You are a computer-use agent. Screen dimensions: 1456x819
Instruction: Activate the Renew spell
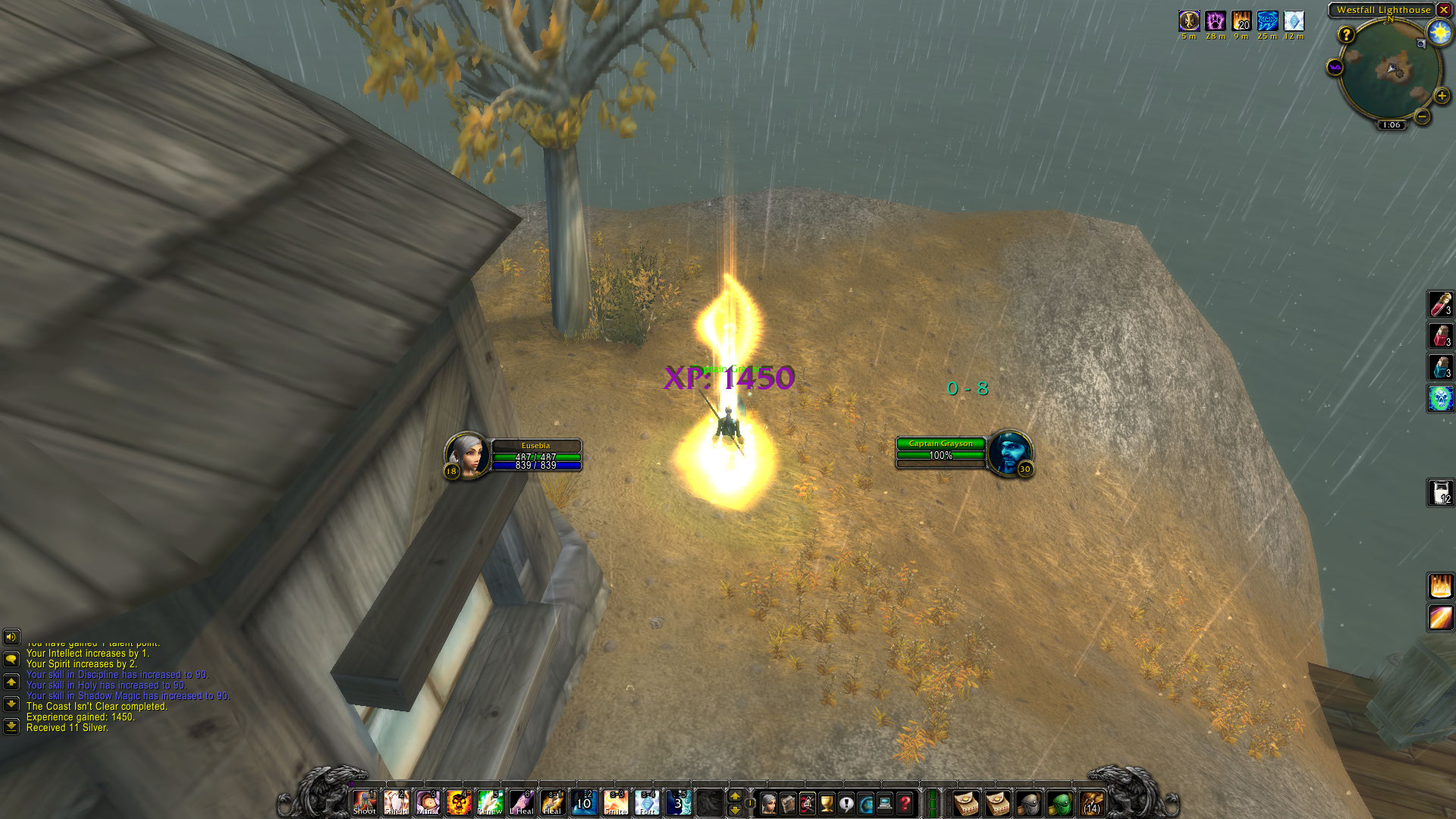pyautogui.click(x=490, y=802)
